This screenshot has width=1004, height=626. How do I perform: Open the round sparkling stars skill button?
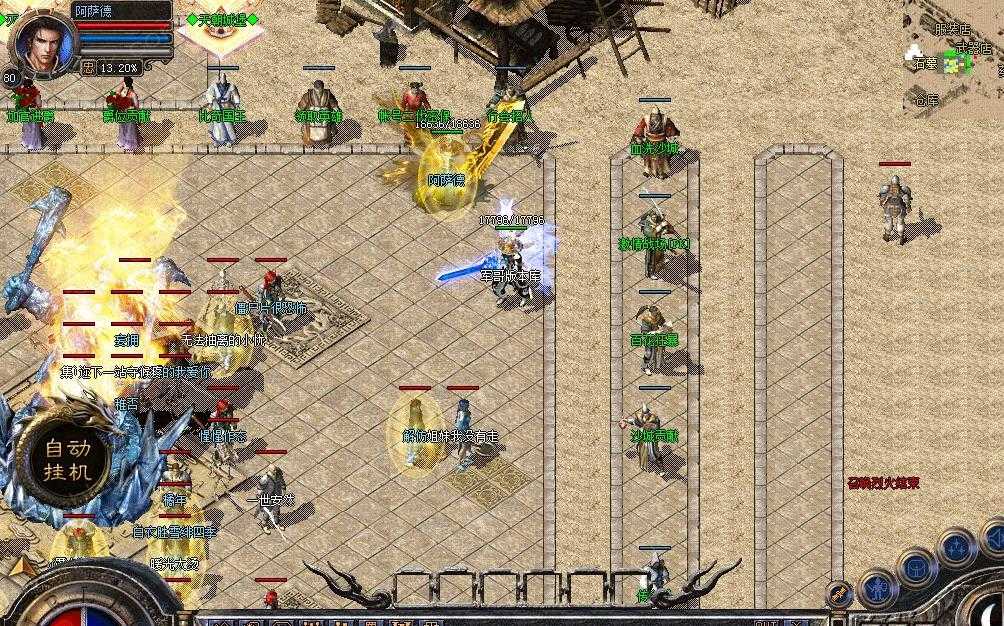tap(957, 547)
